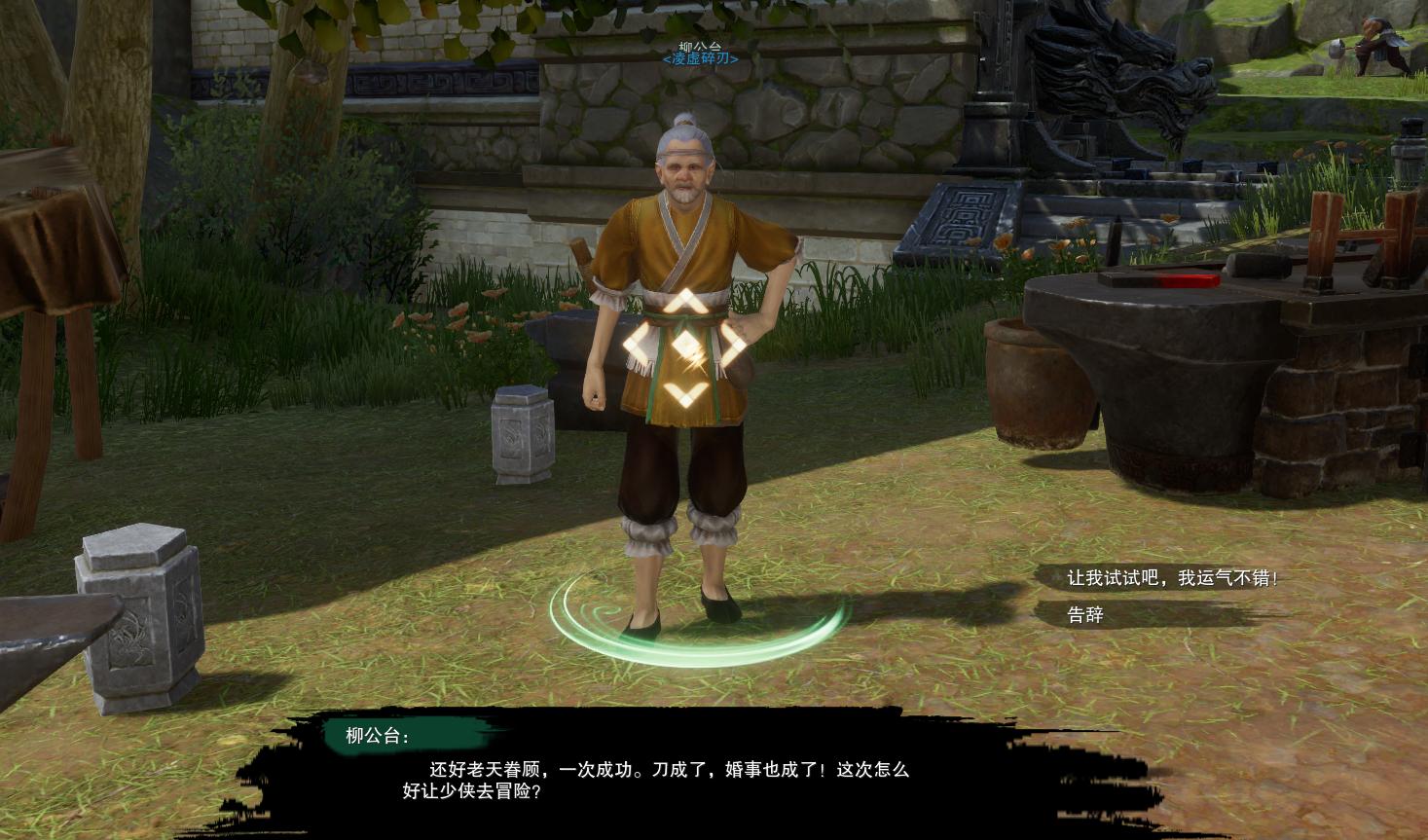Select 告辞 to end the conversation
1428x840 pixels.
(1083, 615)
